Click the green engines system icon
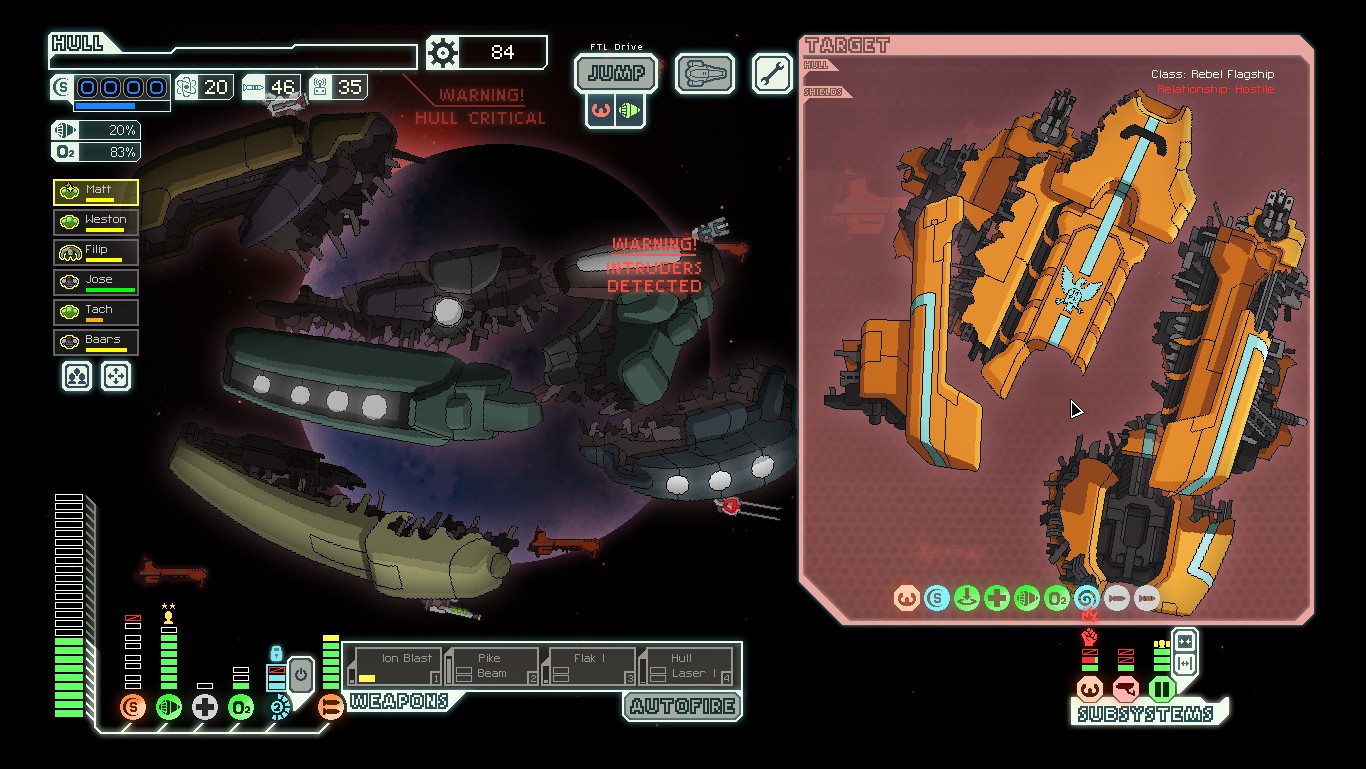This screenshot has height=769, width=1366. tap(169, 708)
